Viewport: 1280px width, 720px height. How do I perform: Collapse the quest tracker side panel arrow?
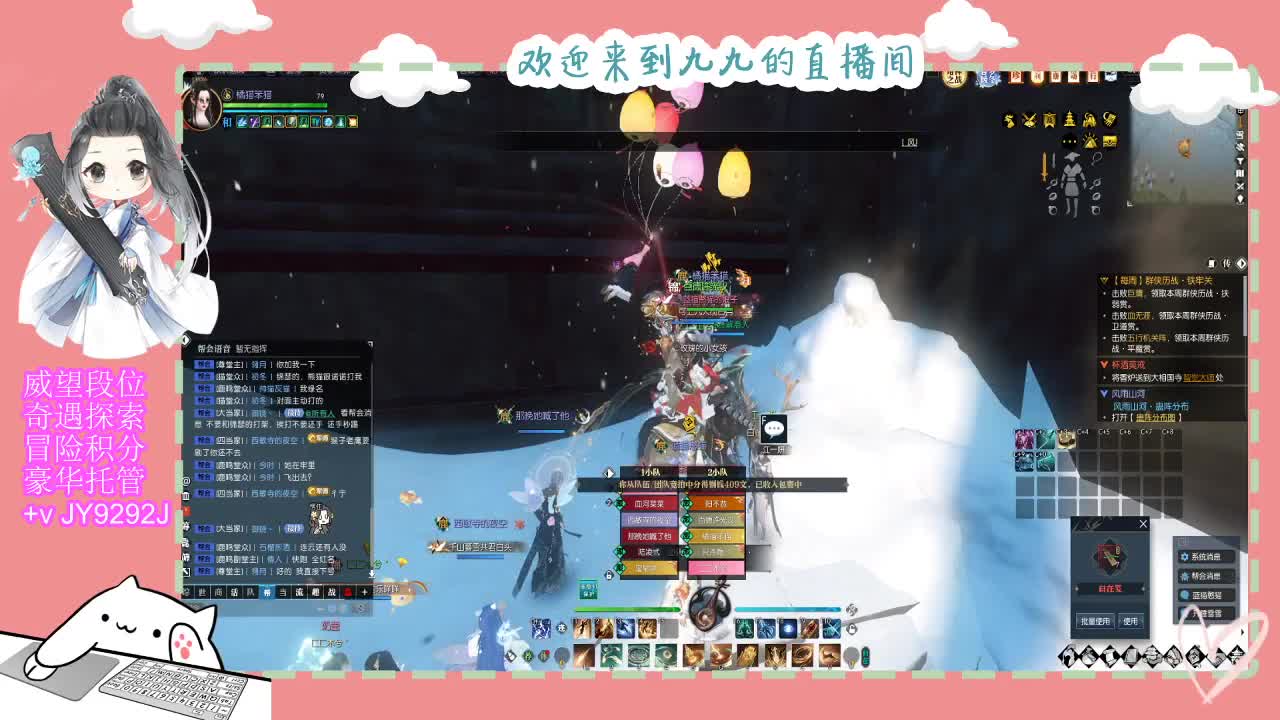[x=1242, y=262]
